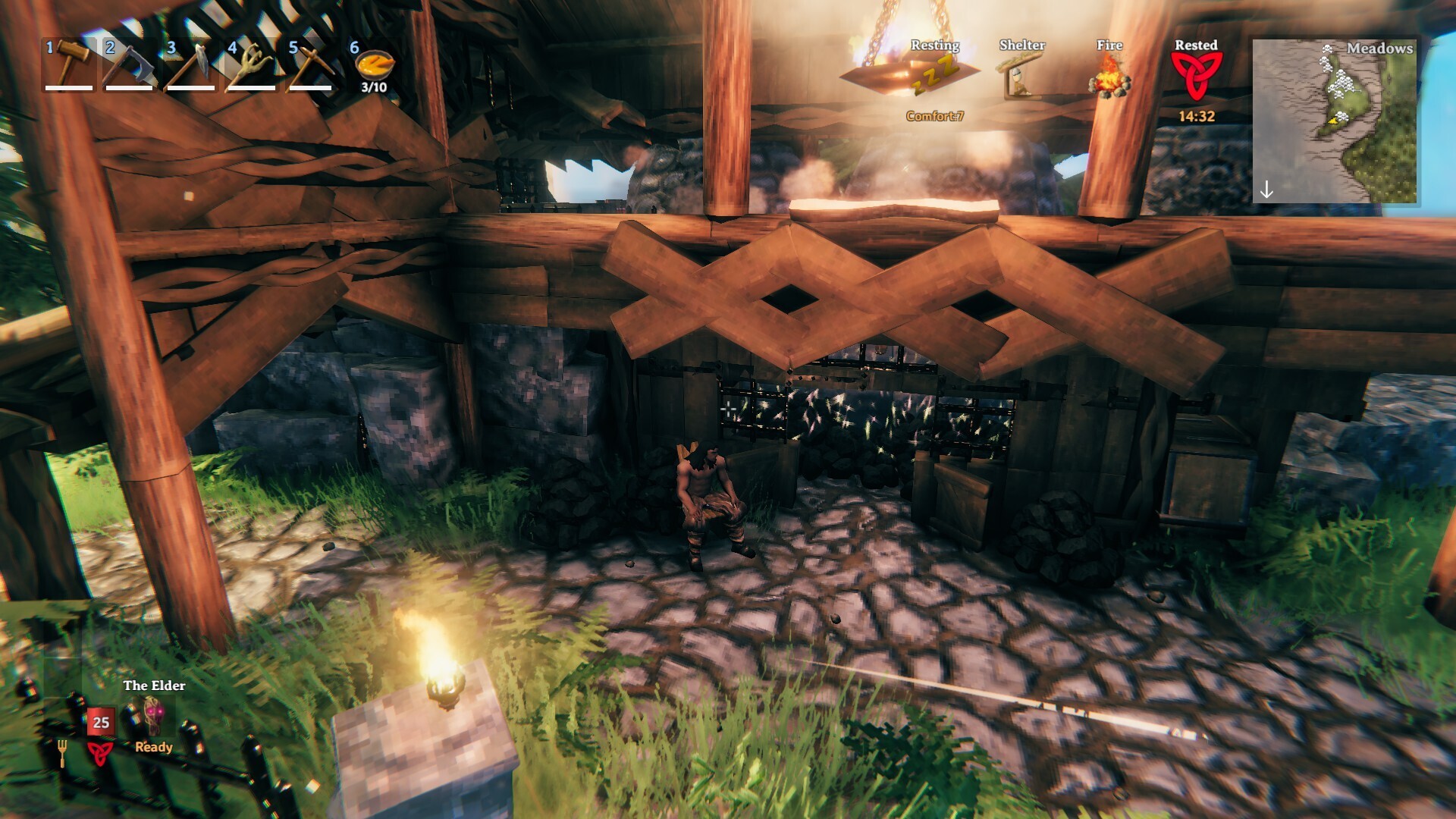The width and height of the screenshot is (1456, 819).
Task: Click the 14:32 Rested timer
Action: 1195,115
